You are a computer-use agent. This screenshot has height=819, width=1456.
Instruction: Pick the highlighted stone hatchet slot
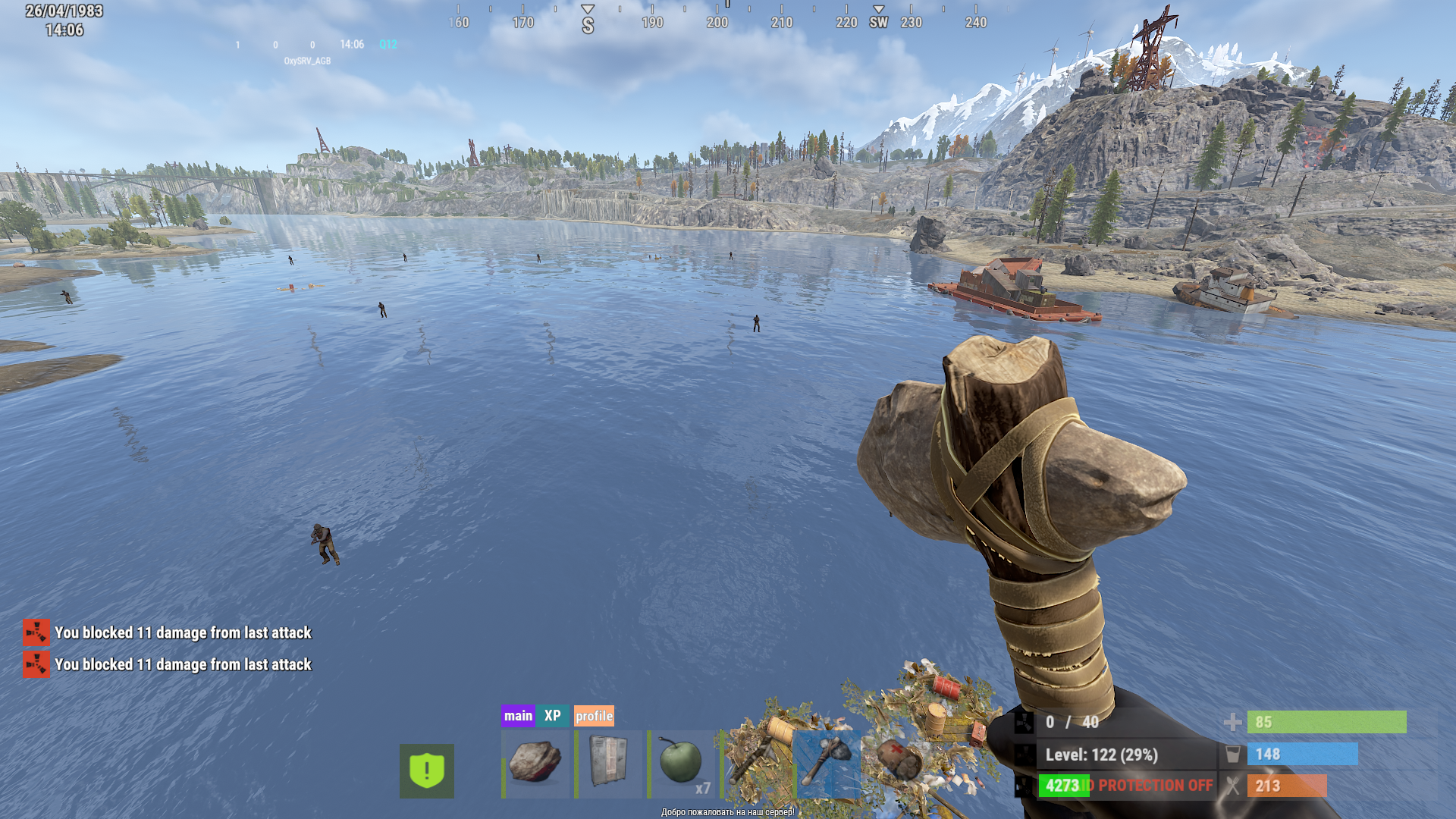tap(827, 764)
